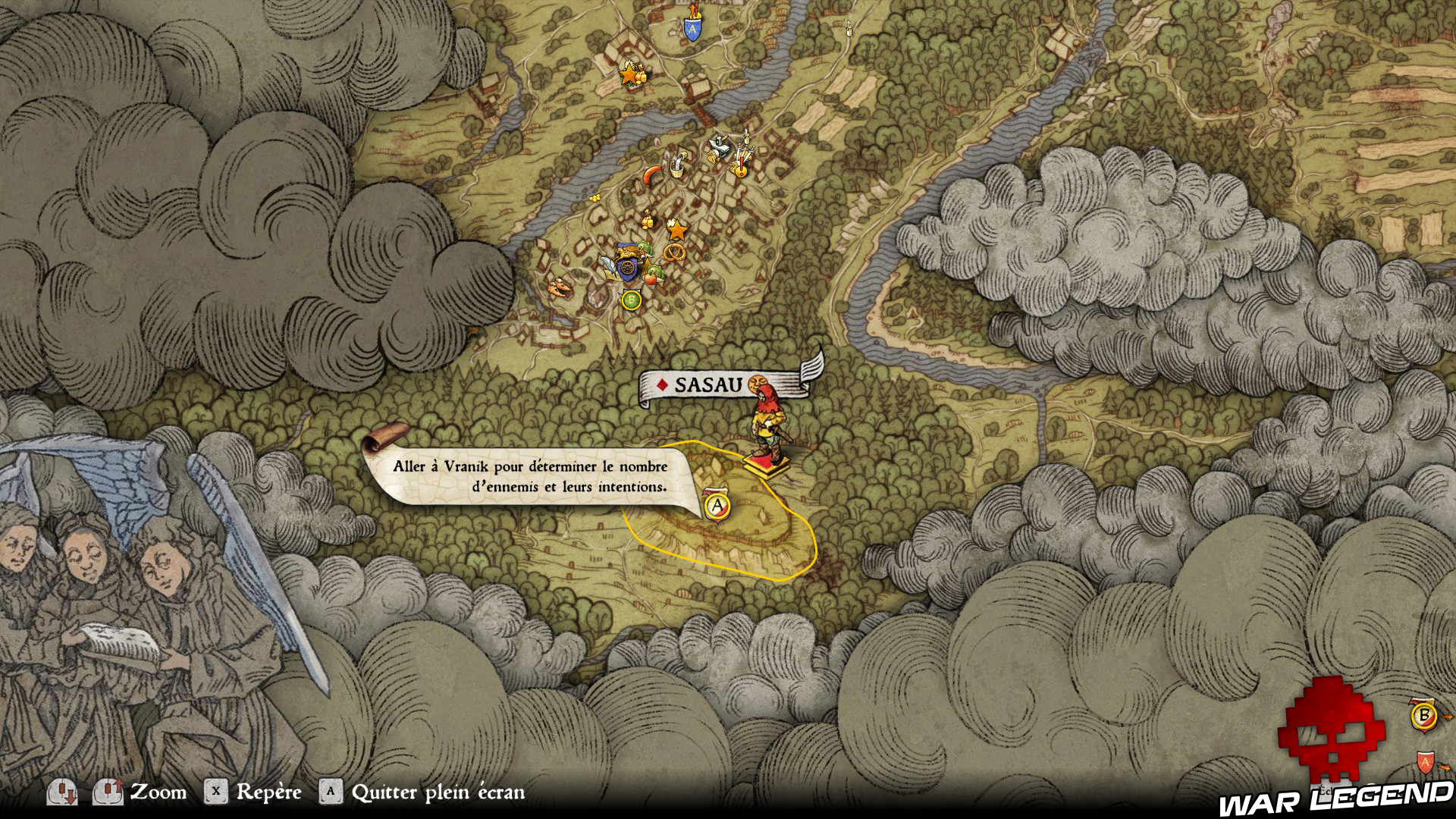Open the Vranik objective description scroll
The image size is (1456, 819).
click(x=530, y=477)
